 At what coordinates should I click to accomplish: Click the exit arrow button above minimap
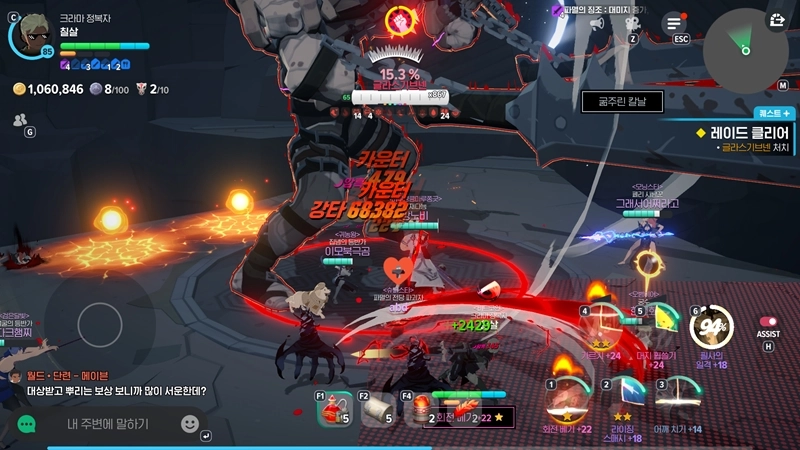pos(777,19)
